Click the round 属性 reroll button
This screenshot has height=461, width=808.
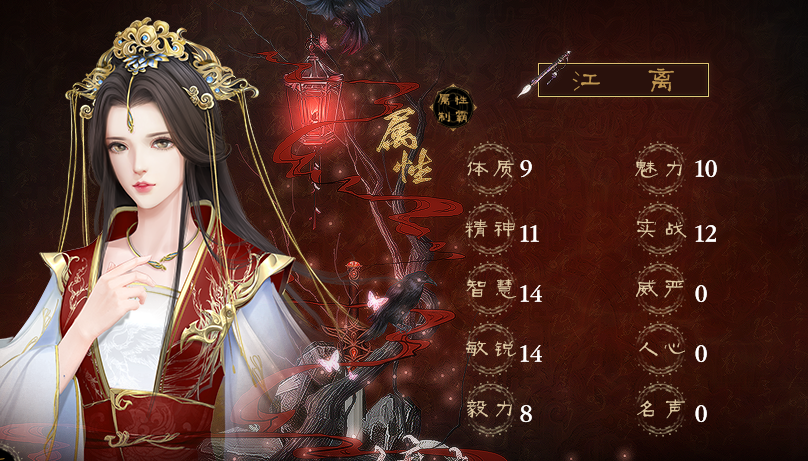pos(453,108)
